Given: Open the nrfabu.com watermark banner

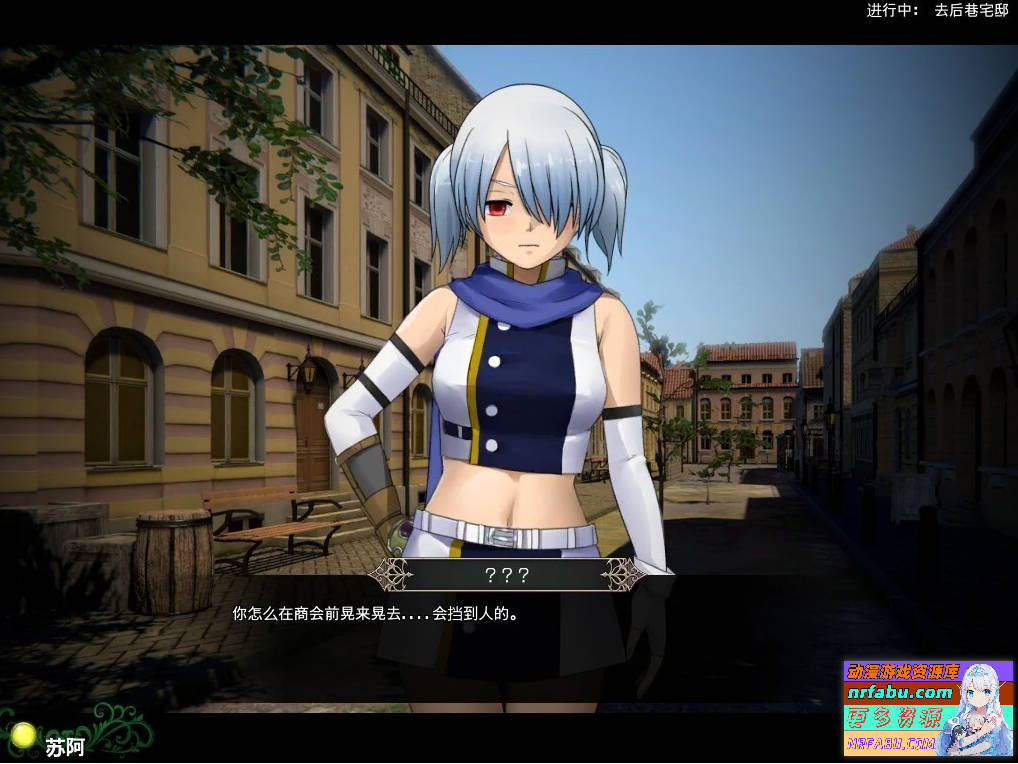Looking at the screenshot, I should pyautogui.click(x=928, y=706).
